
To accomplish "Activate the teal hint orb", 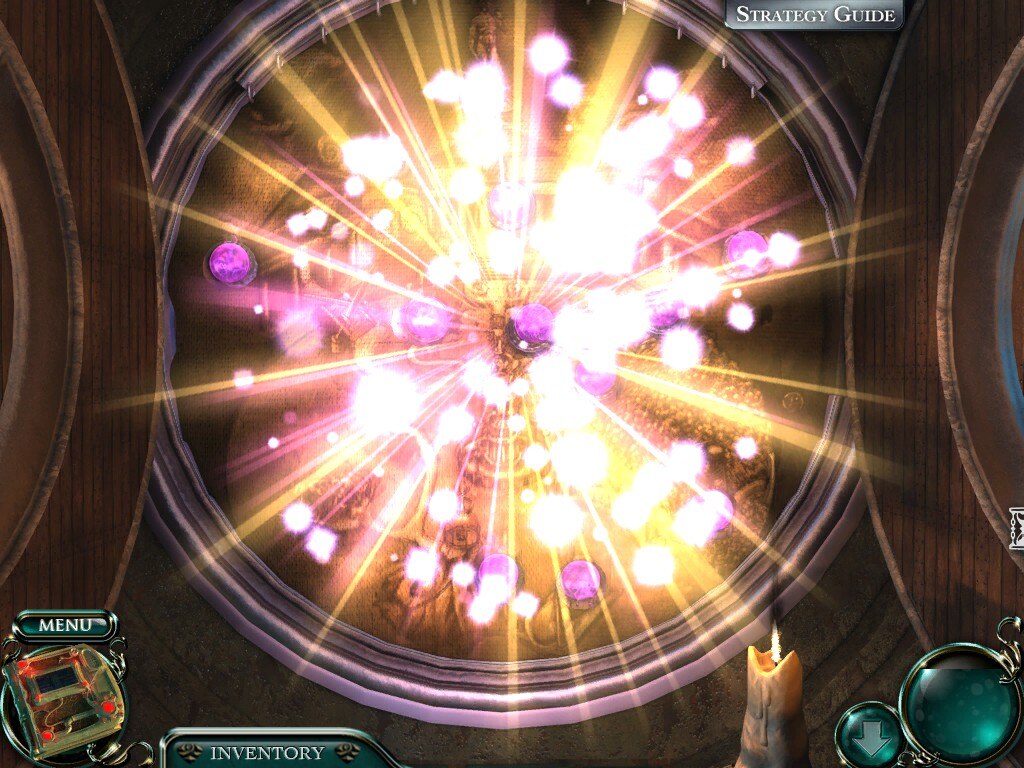I will tap(960, 704).
